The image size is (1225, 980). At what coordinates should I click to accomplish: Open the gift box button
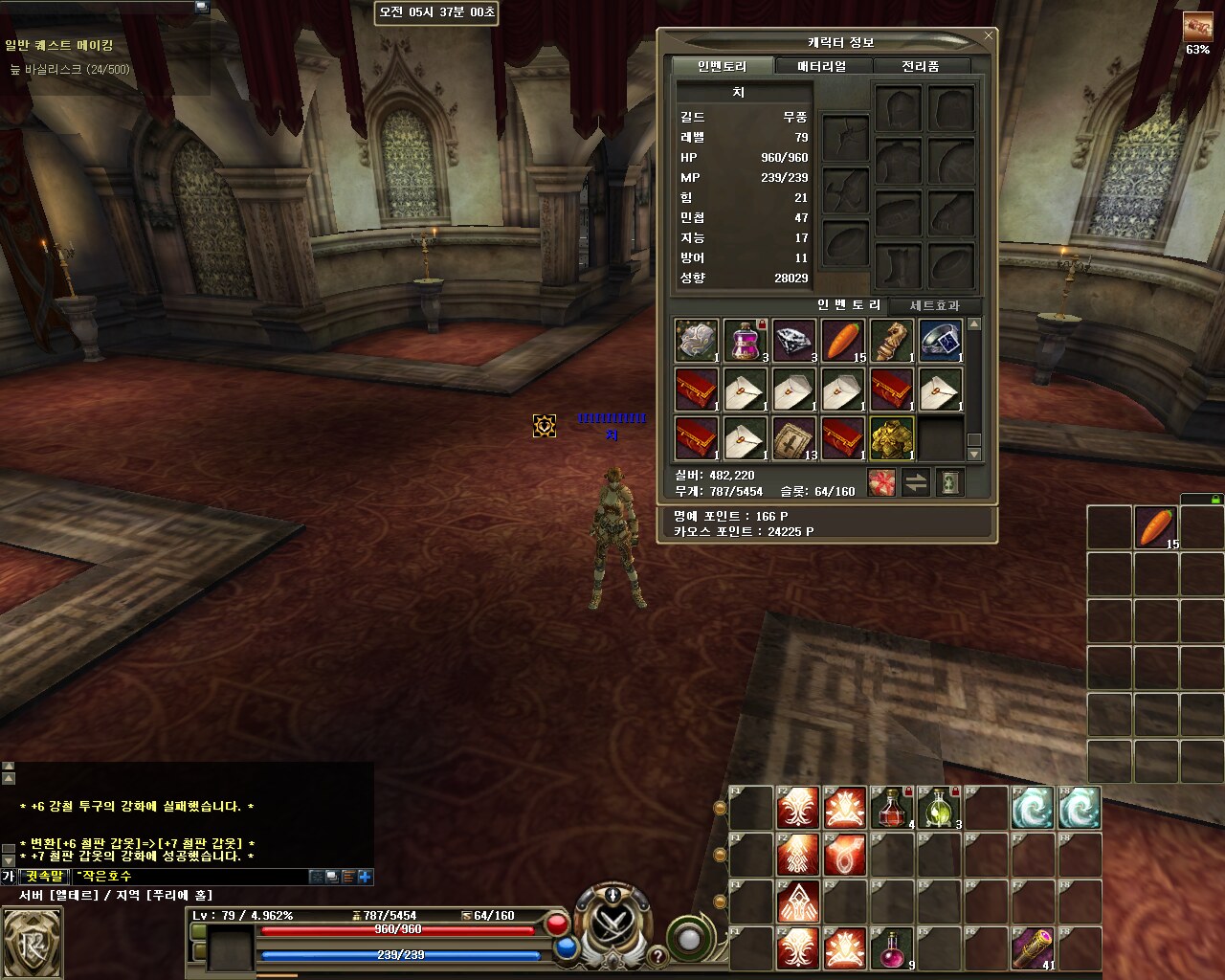tap(881, 483)
